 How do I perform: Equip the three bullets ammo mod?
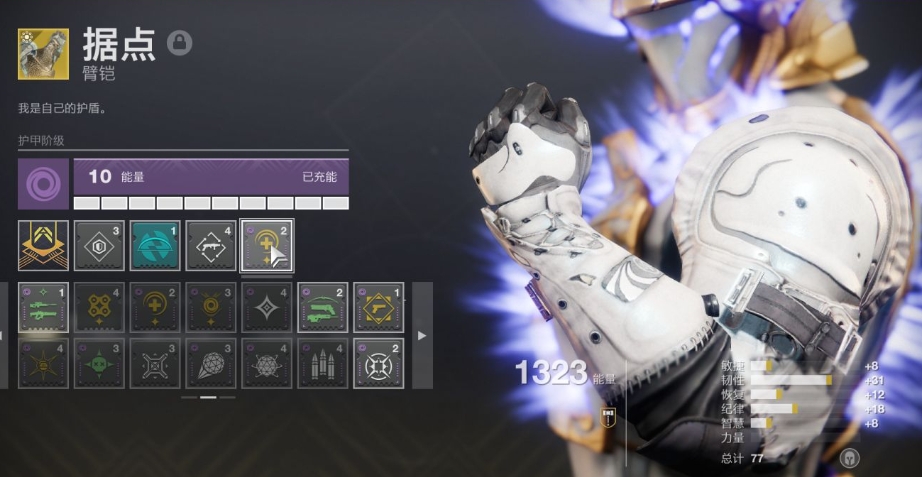click(x=323, y=363)
